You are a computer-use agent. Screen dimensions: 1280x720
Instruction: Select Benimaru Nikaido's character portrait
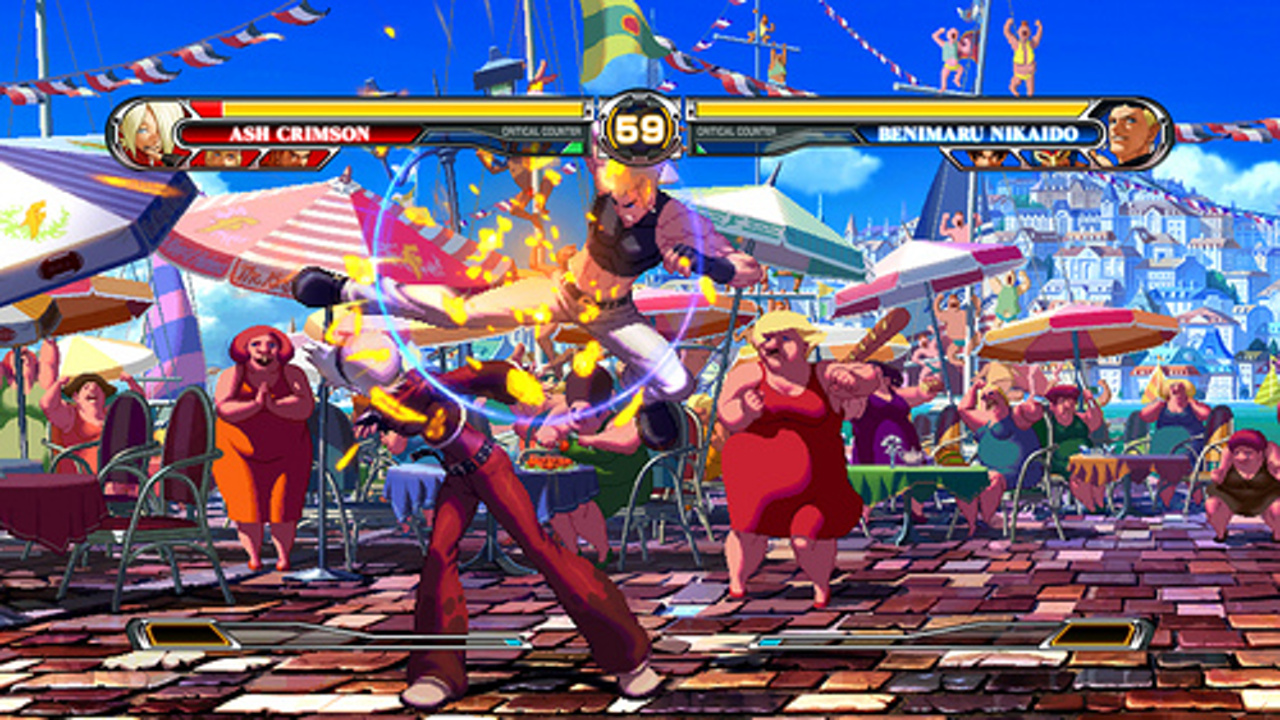coord(1125,133)
